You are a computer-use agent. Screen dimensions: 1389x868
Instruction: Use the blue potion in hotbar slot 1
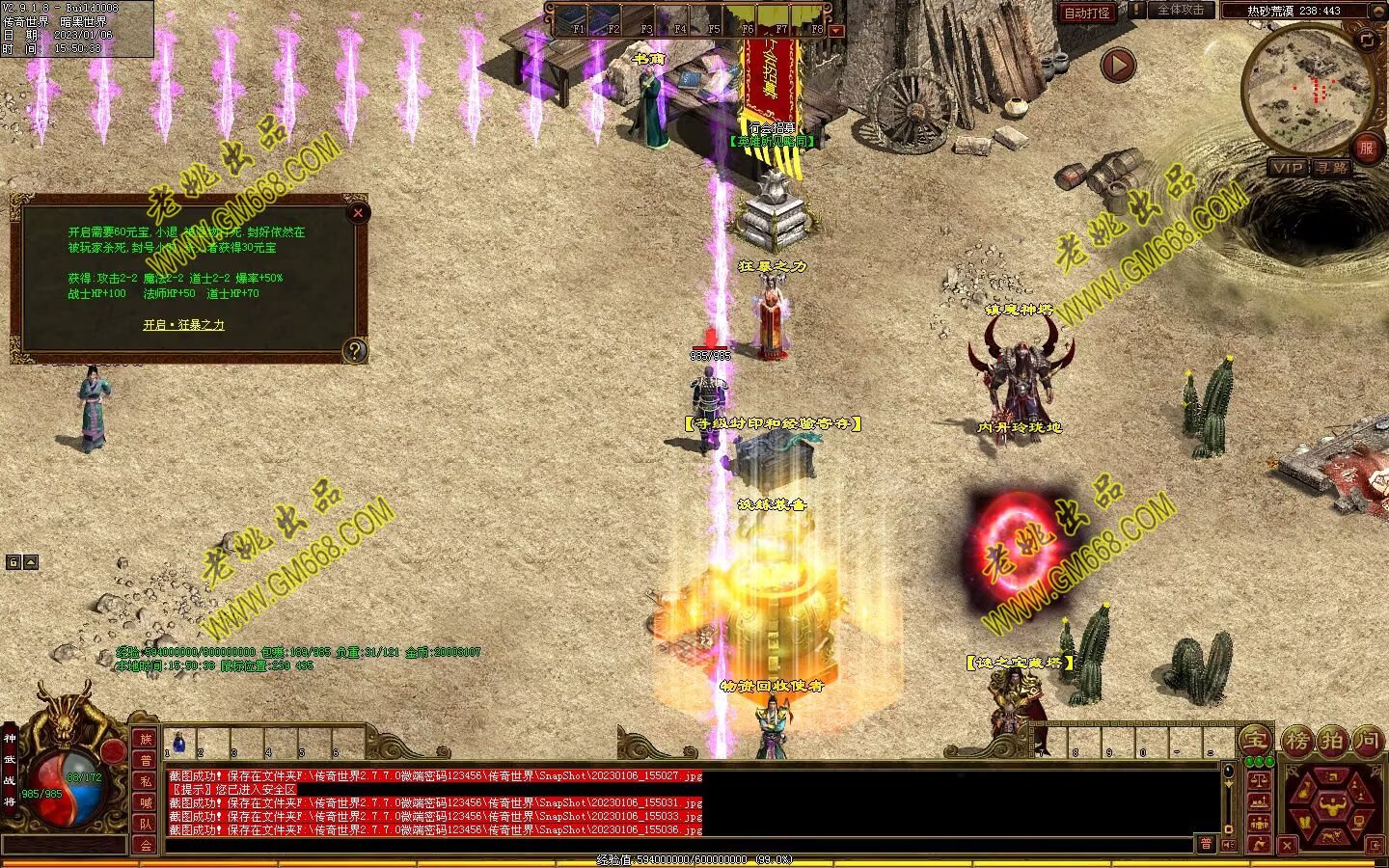pos(178,744)
